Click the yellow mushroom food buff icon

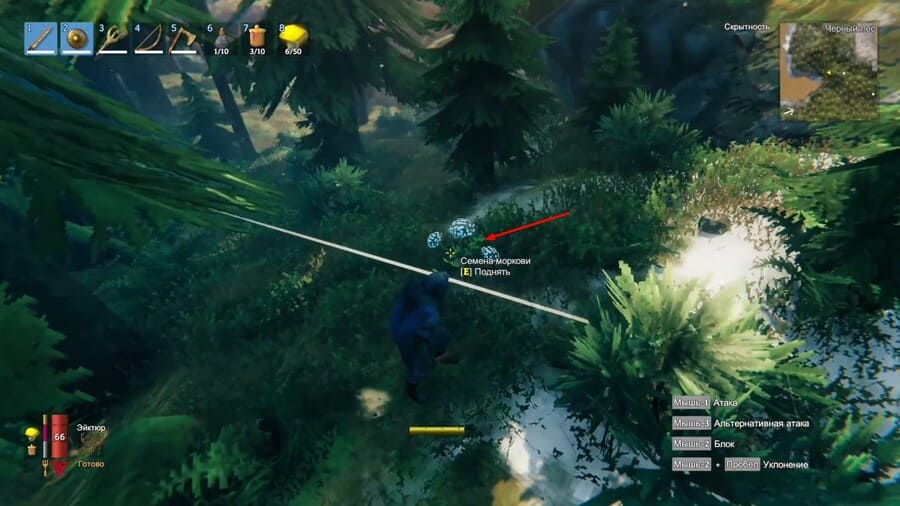[x=31, y=433]
